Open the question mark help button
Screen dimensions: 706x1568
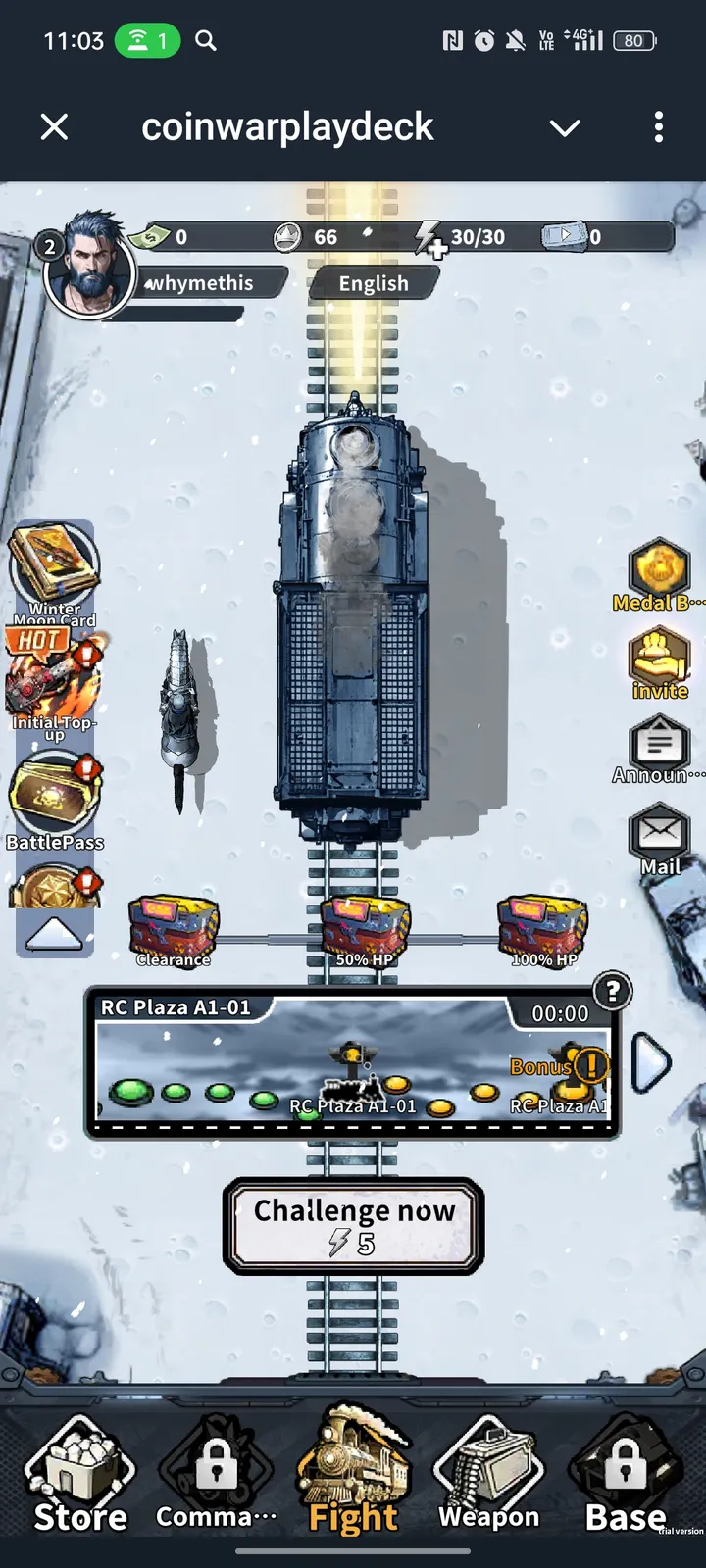coord(613,991)
